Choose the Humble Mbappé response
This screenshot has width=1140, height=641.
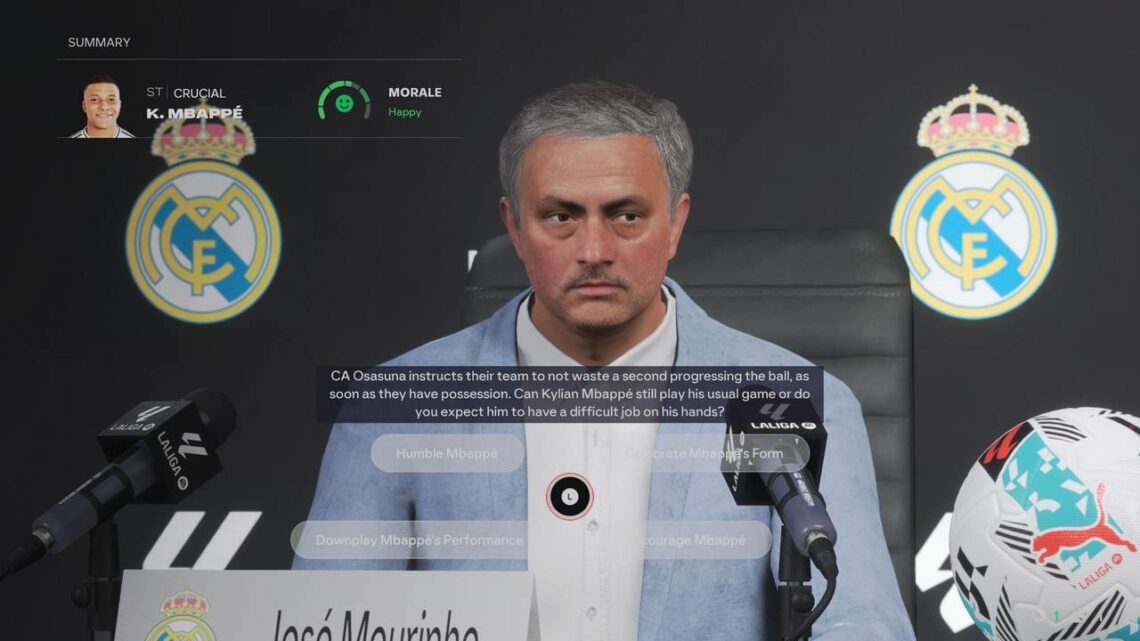(447, 453)
